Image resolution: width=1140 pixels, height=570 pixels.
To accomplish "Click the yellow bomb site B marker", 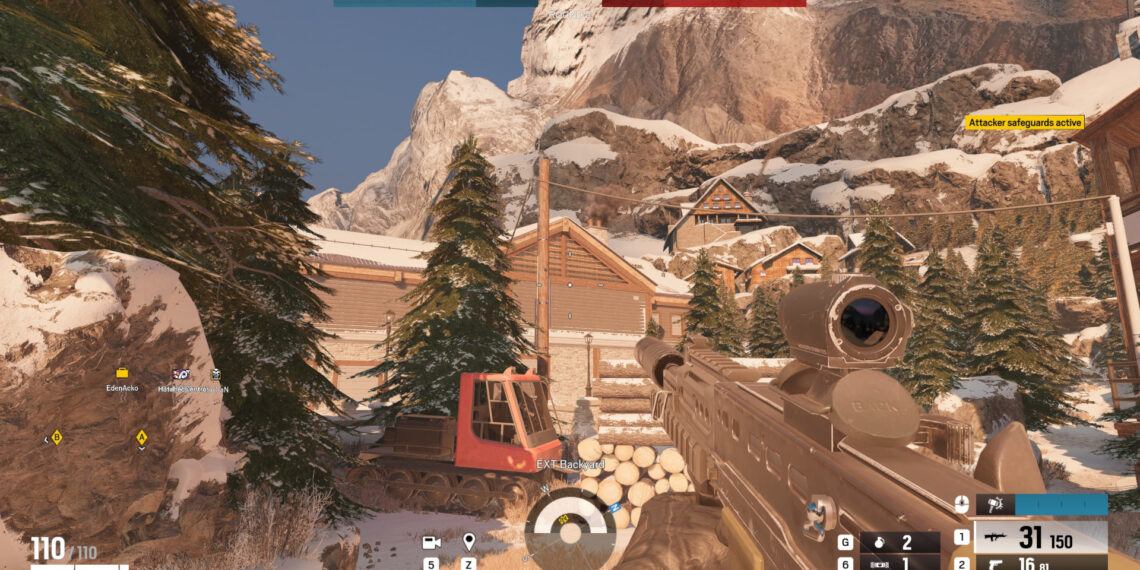I will (57, 437).
